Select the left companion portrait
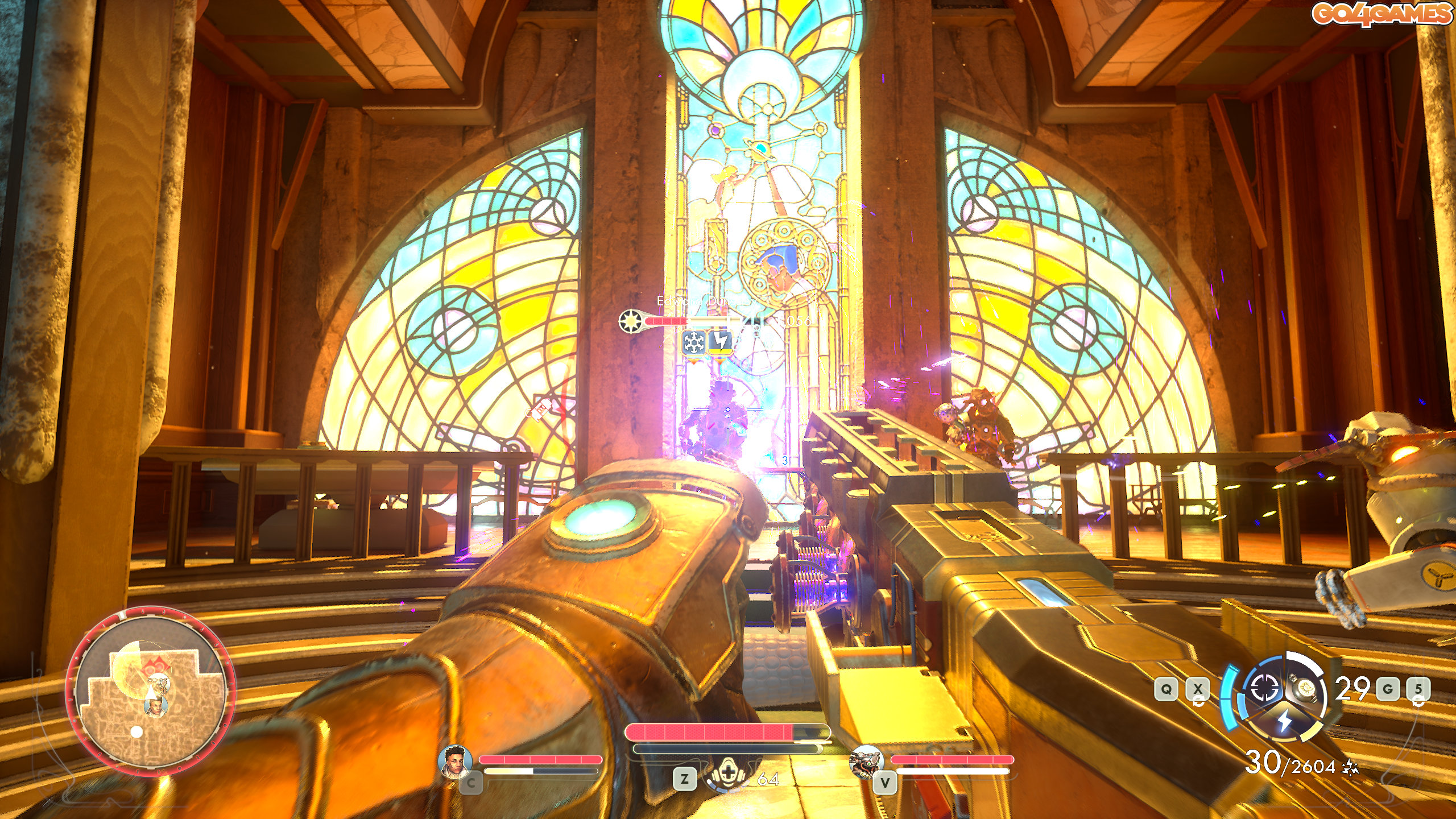The image size is (1456, 819). 456,761
